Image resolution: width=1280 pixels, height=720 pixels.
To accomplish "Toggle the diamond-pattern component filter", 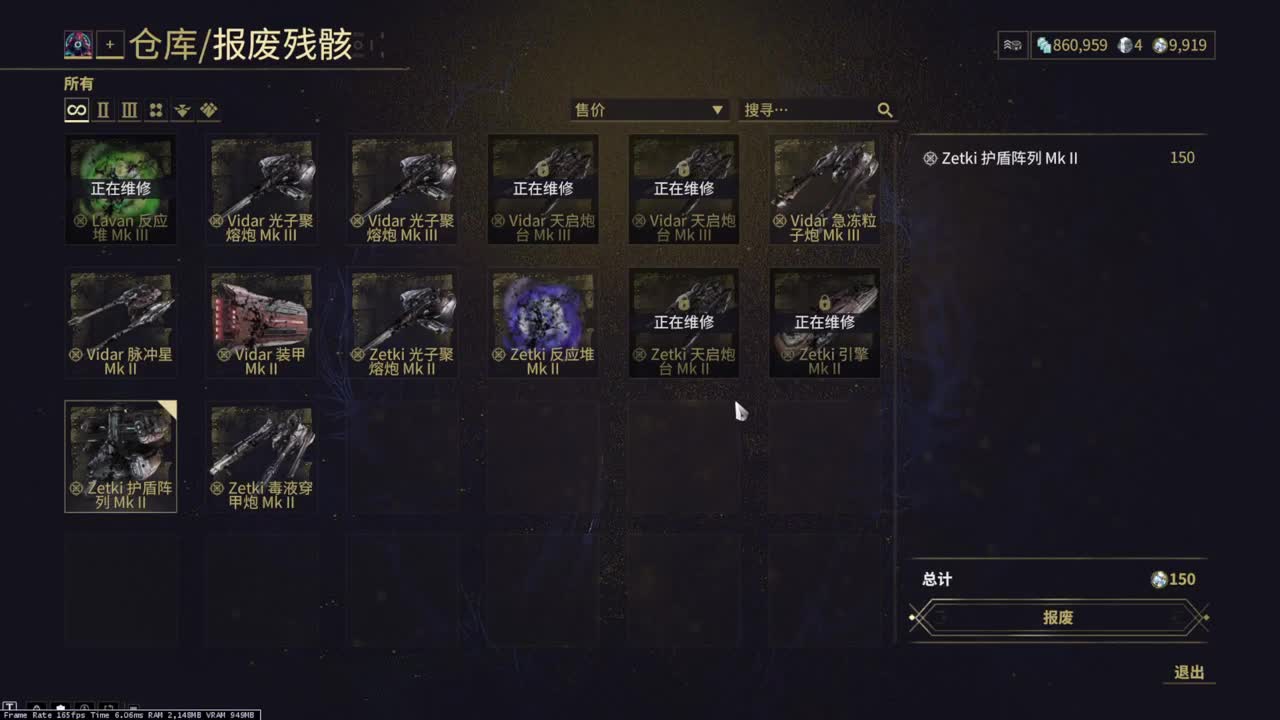I will point(208,110).
